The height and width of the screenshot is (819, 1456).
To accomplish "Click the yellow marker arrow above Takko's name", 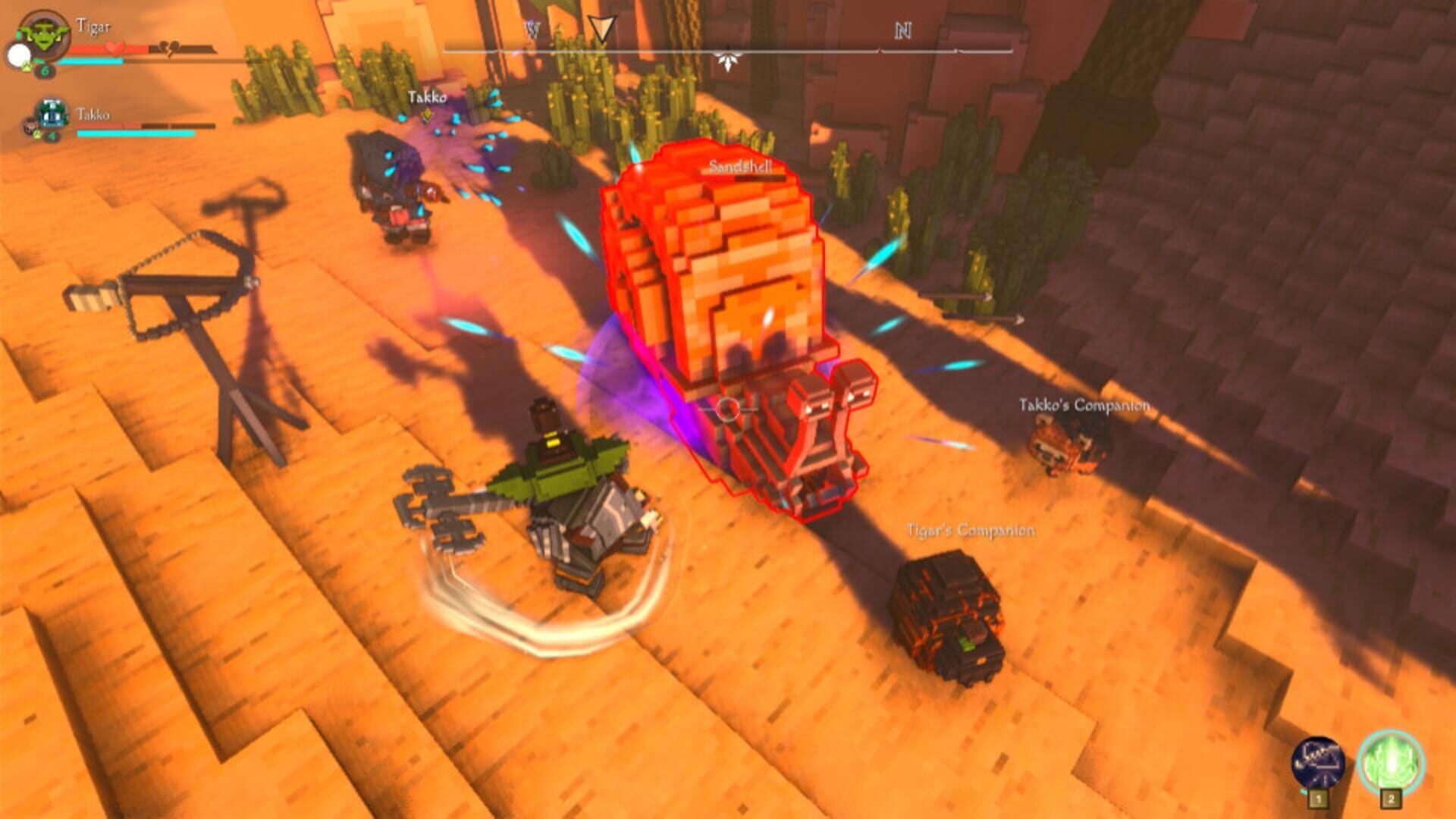I will (x=428, y=114).
